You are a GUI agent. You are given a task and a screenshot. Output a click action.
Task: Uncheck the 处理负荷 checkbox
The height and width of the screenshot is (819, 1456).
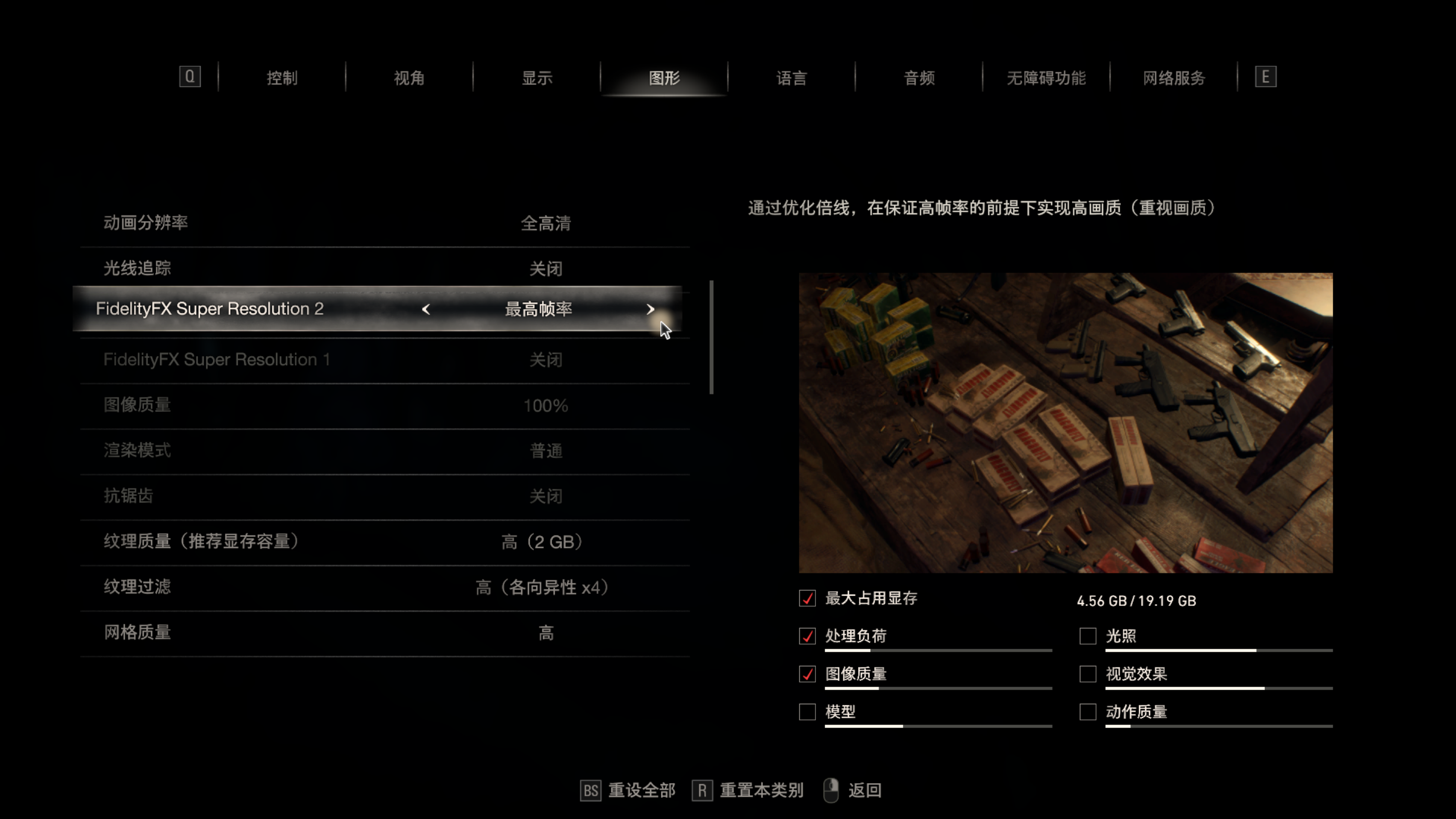point(807,636)
